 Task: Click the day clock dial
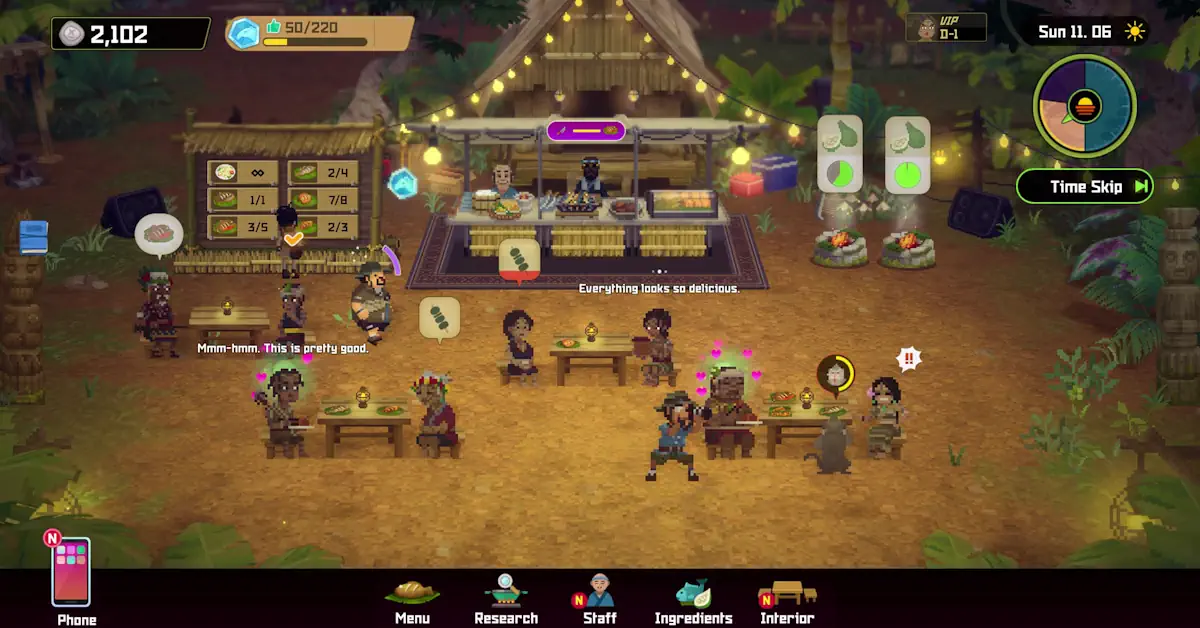1084,106
